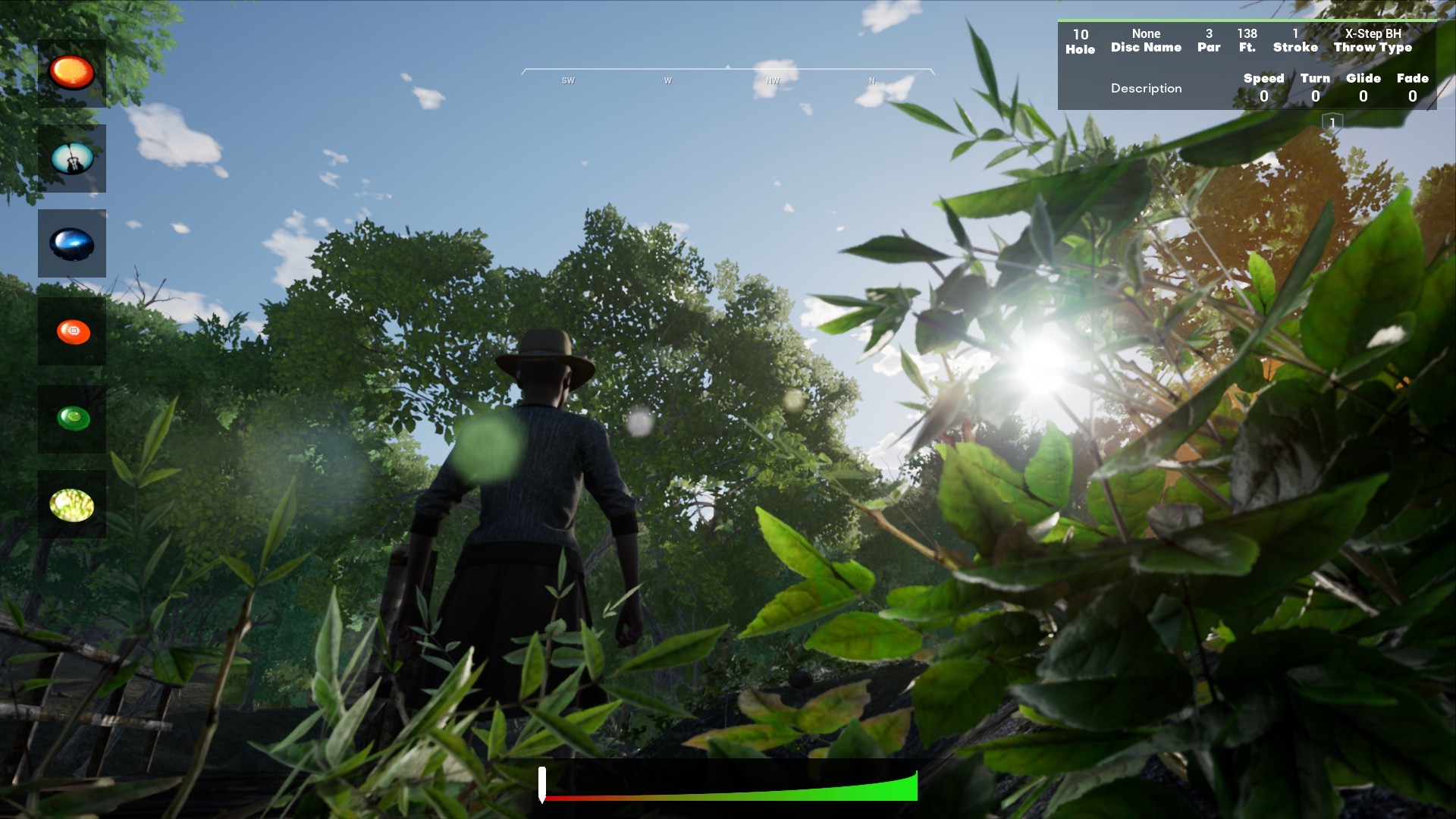The width and height of the screenshot is (1456, 819).
Task: Click the shield badge showing 1
Action: [x=1331, y=121]
